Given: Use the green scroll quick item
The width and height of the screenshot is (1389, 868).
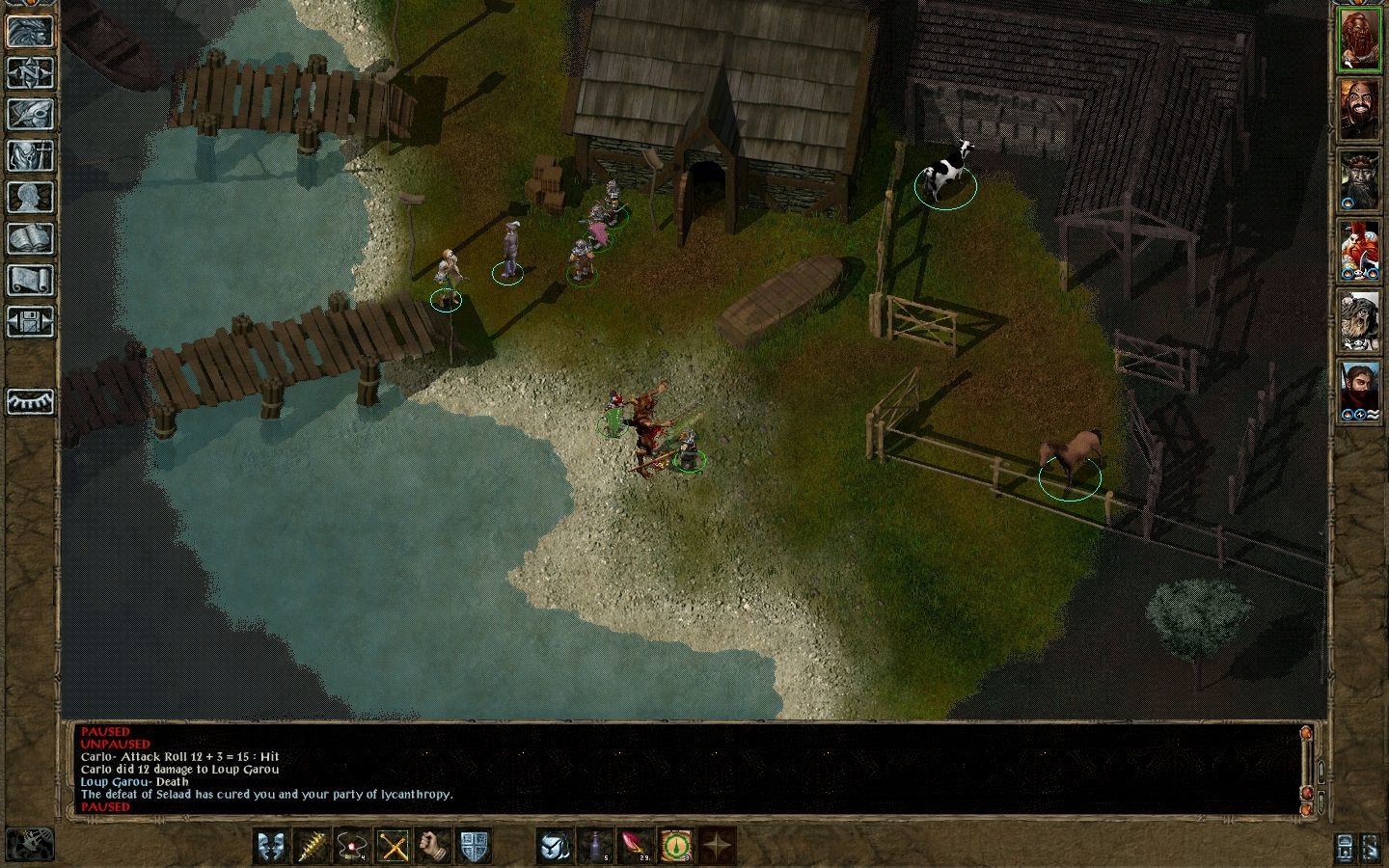Looking at the screenshot, I should [677, 846].
